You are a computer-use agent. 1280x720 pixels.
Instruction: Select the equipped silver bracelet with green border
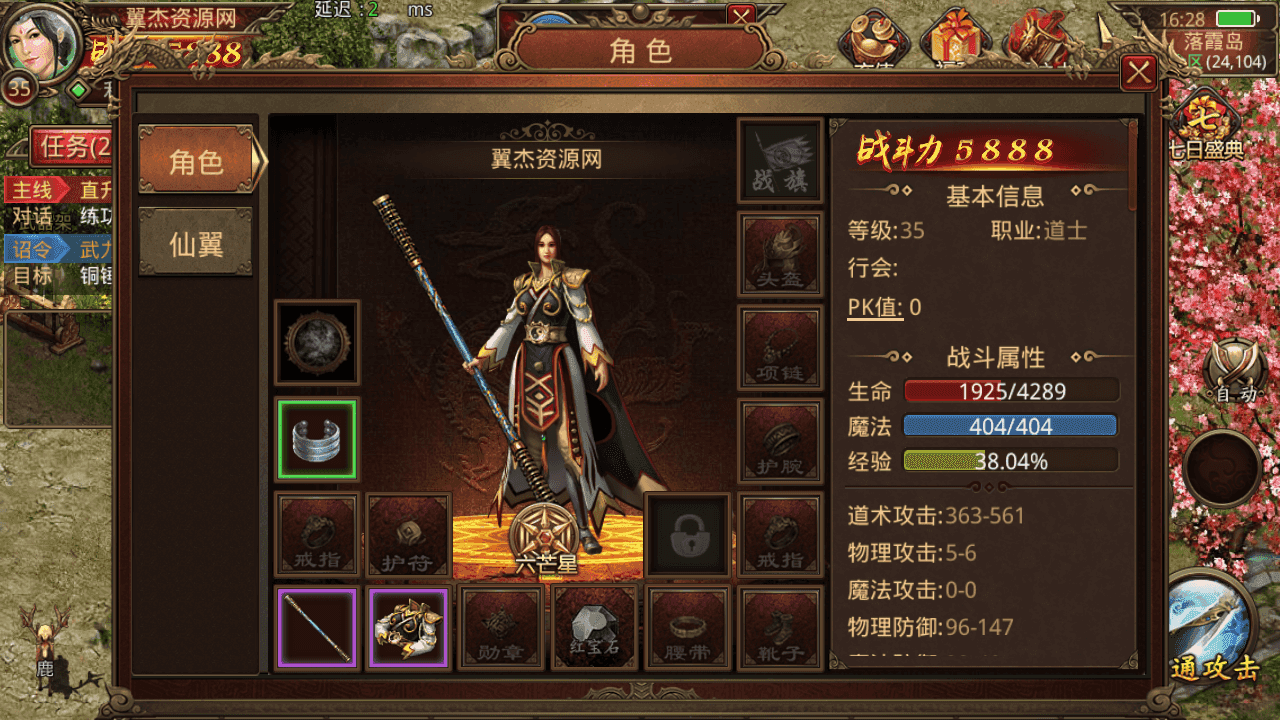[317, 440]
